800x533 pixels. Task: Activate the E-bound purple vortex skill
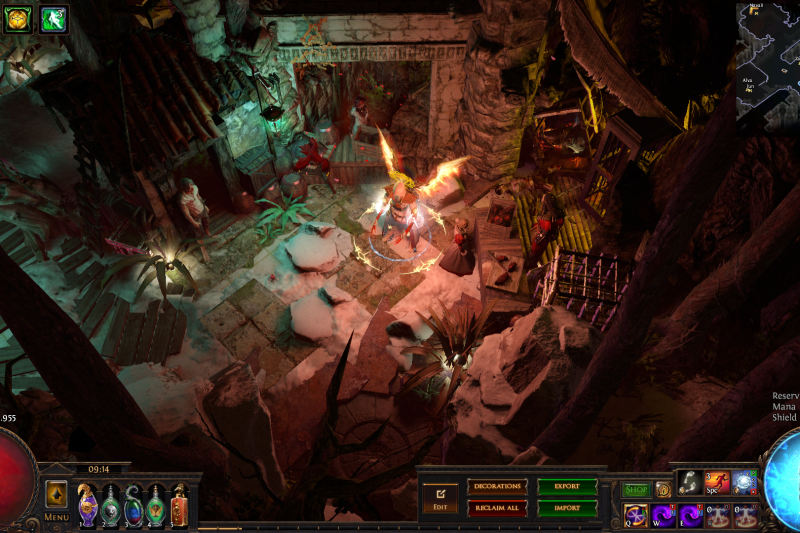coord(690,516)
